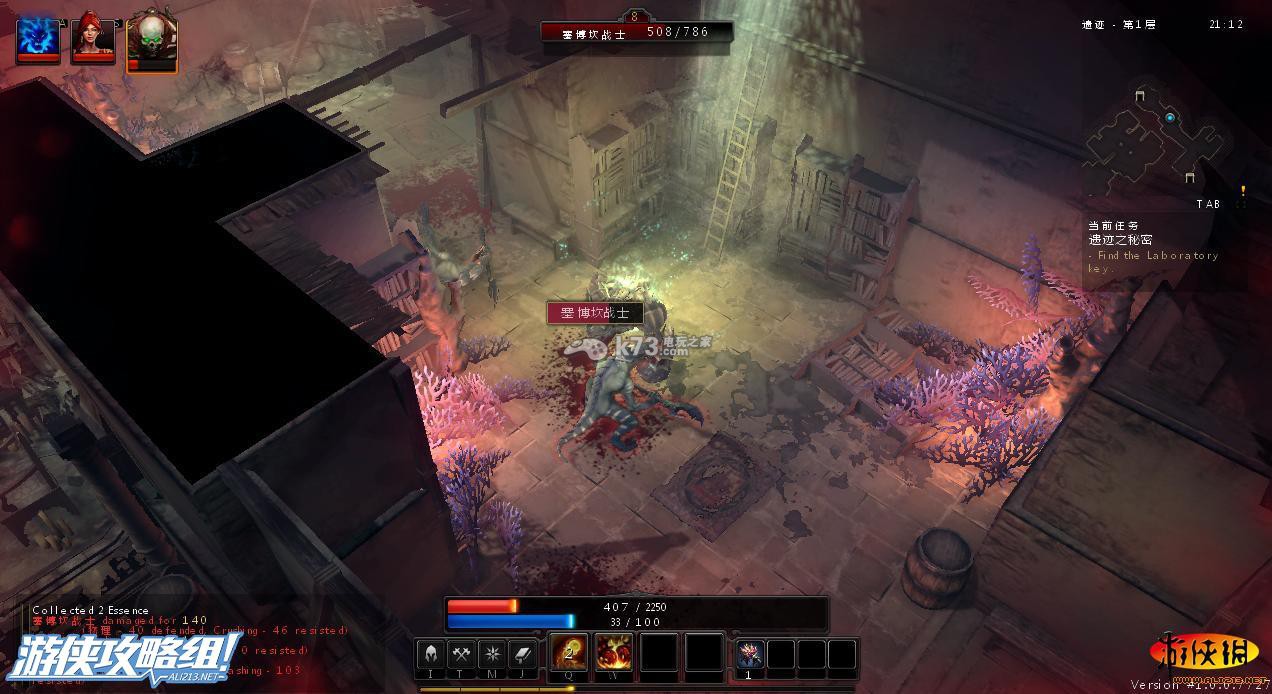This screenshot has width=1272, height=694.
Task: Open the journal book button
Action: click(x=523, y=654)
